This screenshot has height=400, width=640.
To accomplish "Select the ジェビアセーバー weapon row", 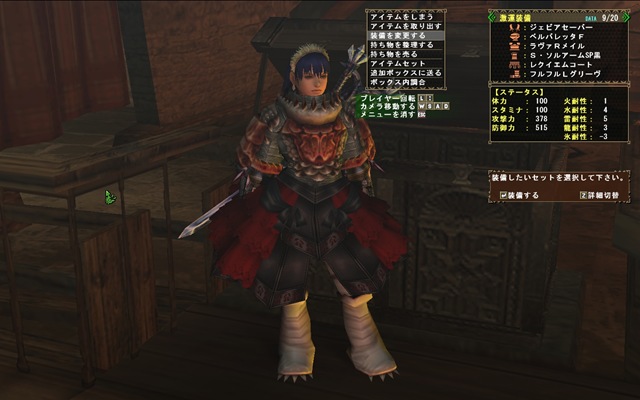I will click(555, 30).
